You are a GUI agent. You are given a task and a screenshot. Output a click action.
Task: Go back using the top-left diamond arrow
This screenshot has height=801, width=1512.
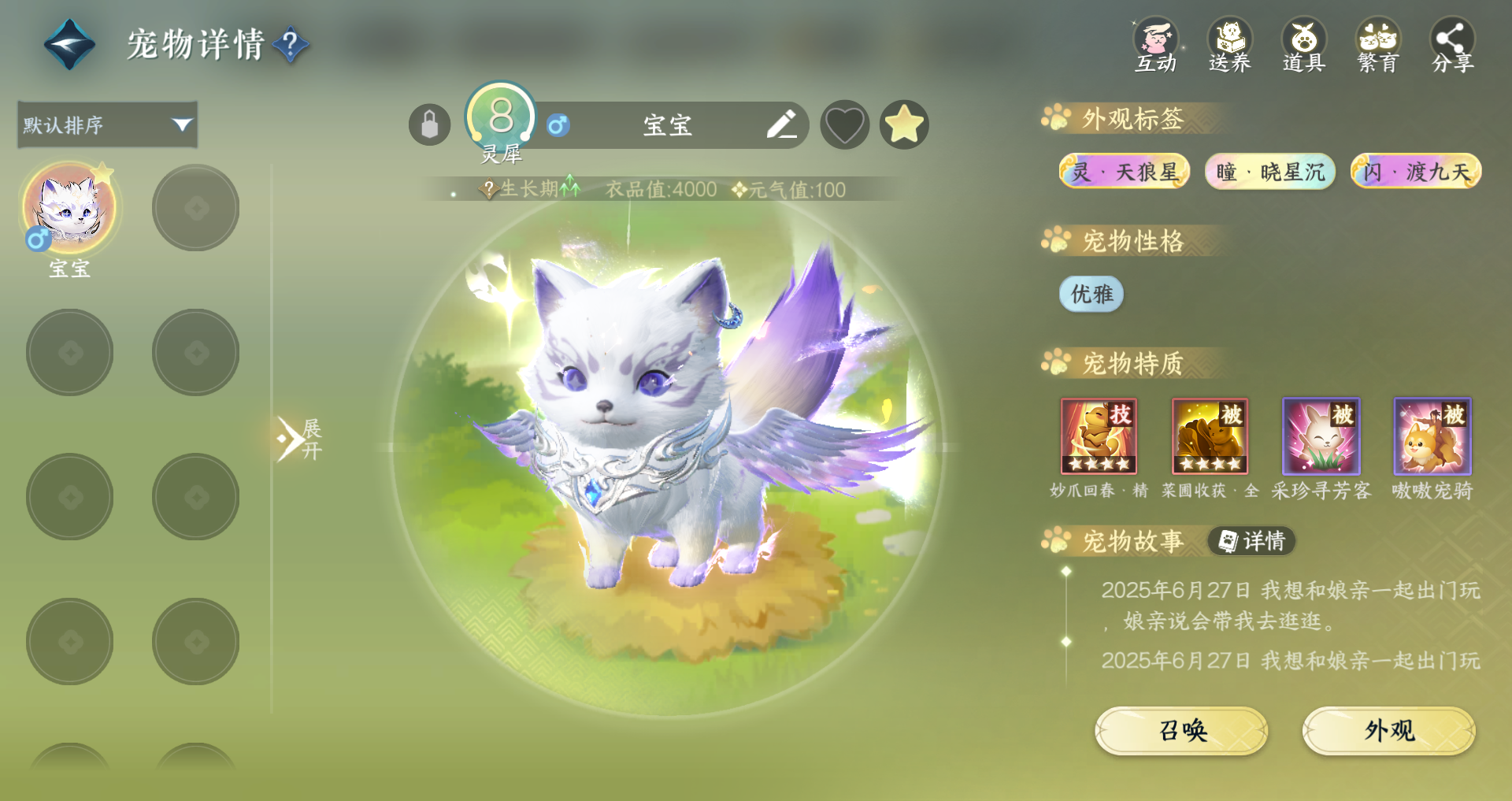(69, 44)
